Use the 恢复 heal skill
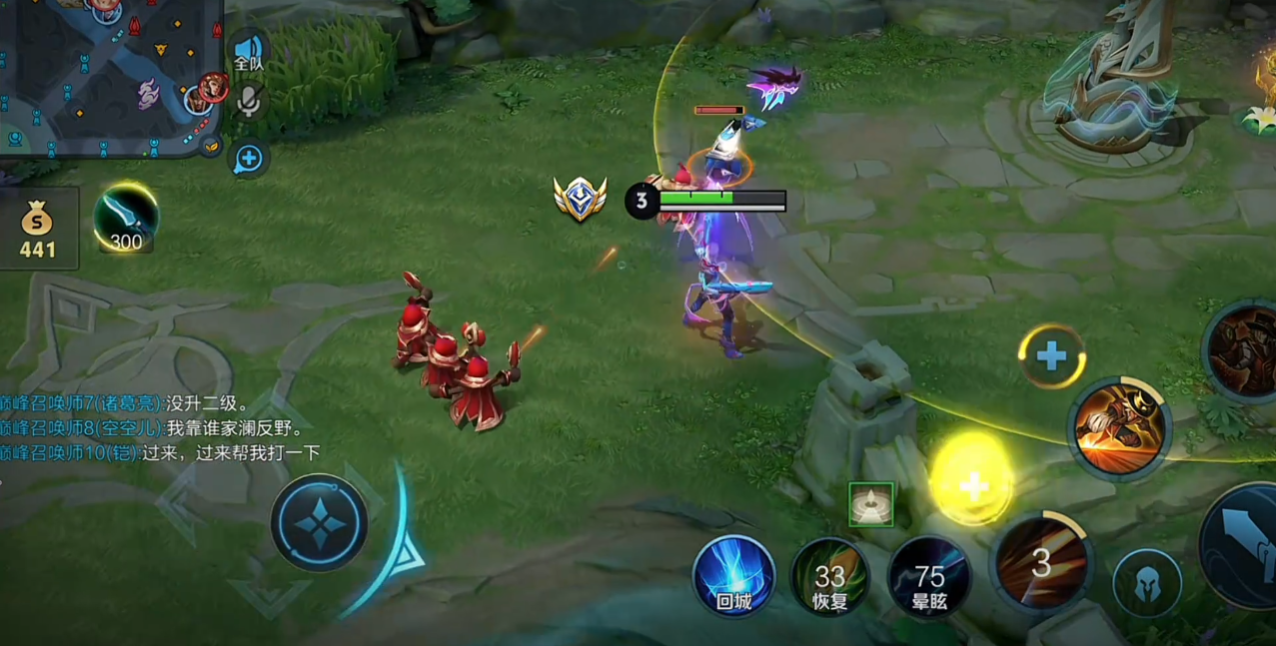Image resolution: width=1276 pixels, height=646 pixels. tap(830, 577)
